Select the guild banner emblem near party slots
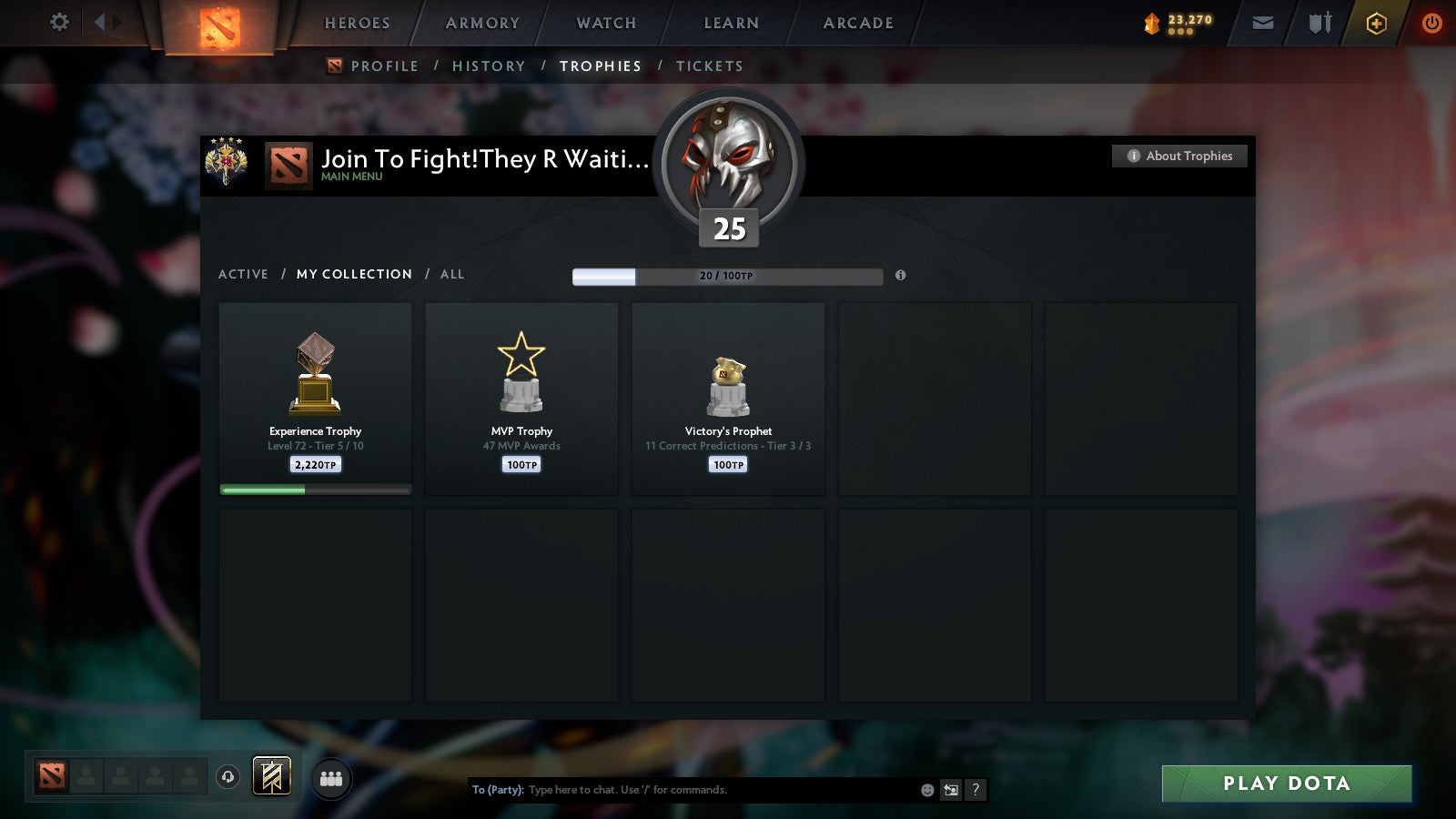The width and height of the screenshot is (1456, 819). click(x=272, y=774)
